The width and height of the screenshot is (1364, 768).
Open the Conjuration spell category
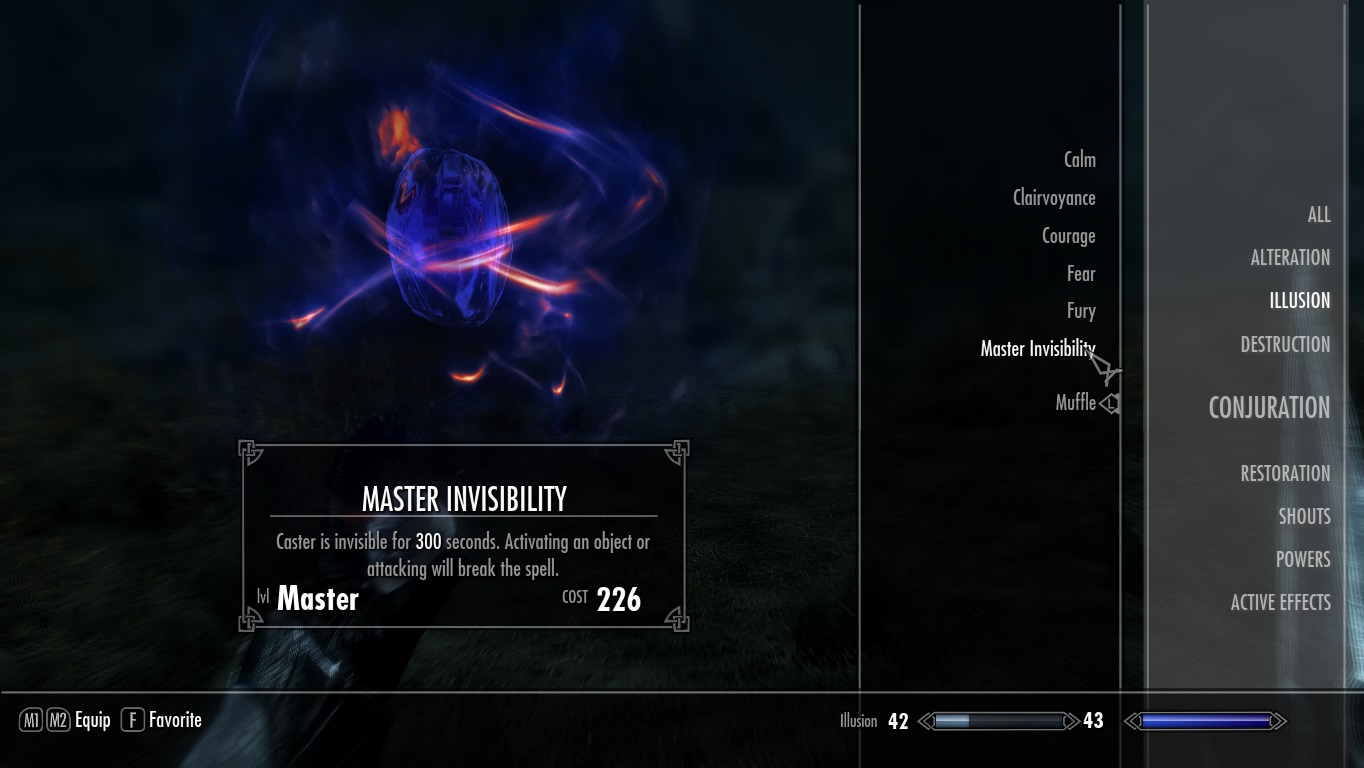point(1269,408)
